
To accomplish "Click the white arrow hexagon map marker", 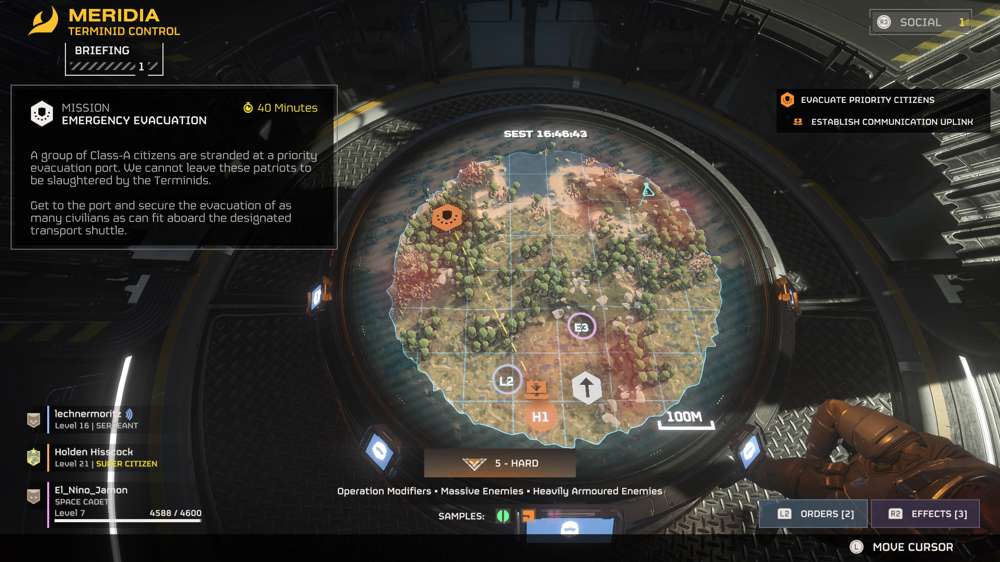I will click(587, 388).
